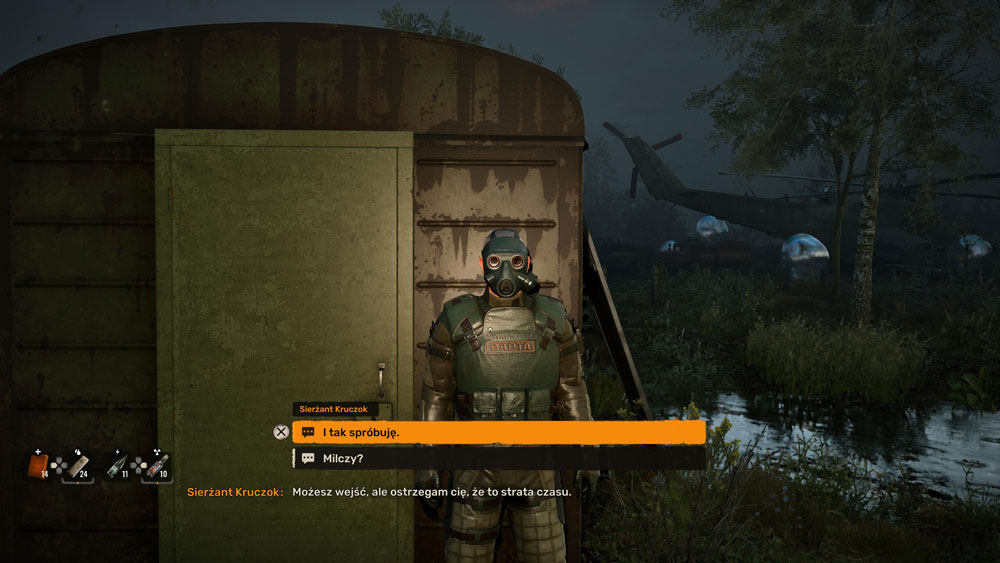
Task: Choose the reply "I tak spróbuję."
Action: pos(498,432)
